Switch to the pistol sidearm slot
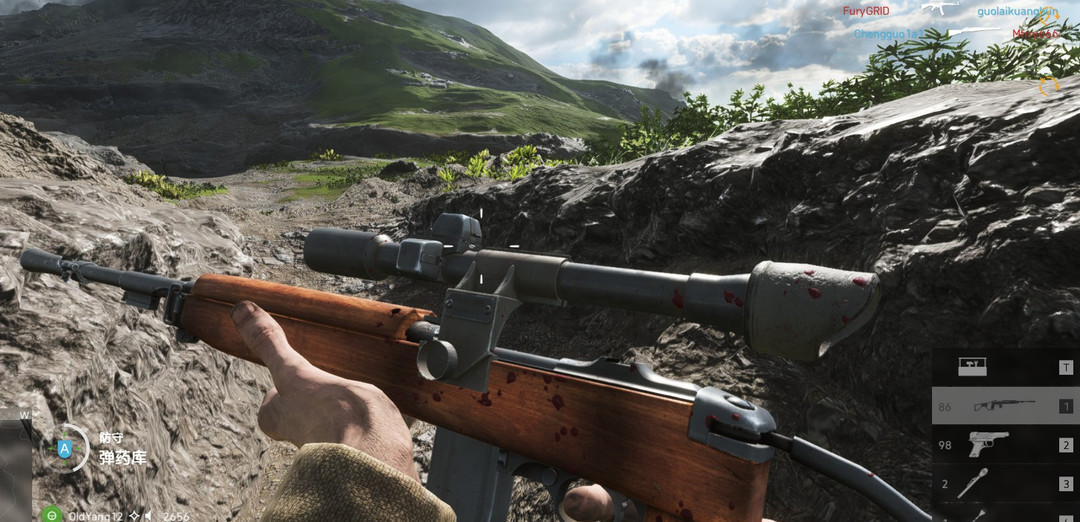This screenshot has width=1080, height=522. (x=1005, y=445)
